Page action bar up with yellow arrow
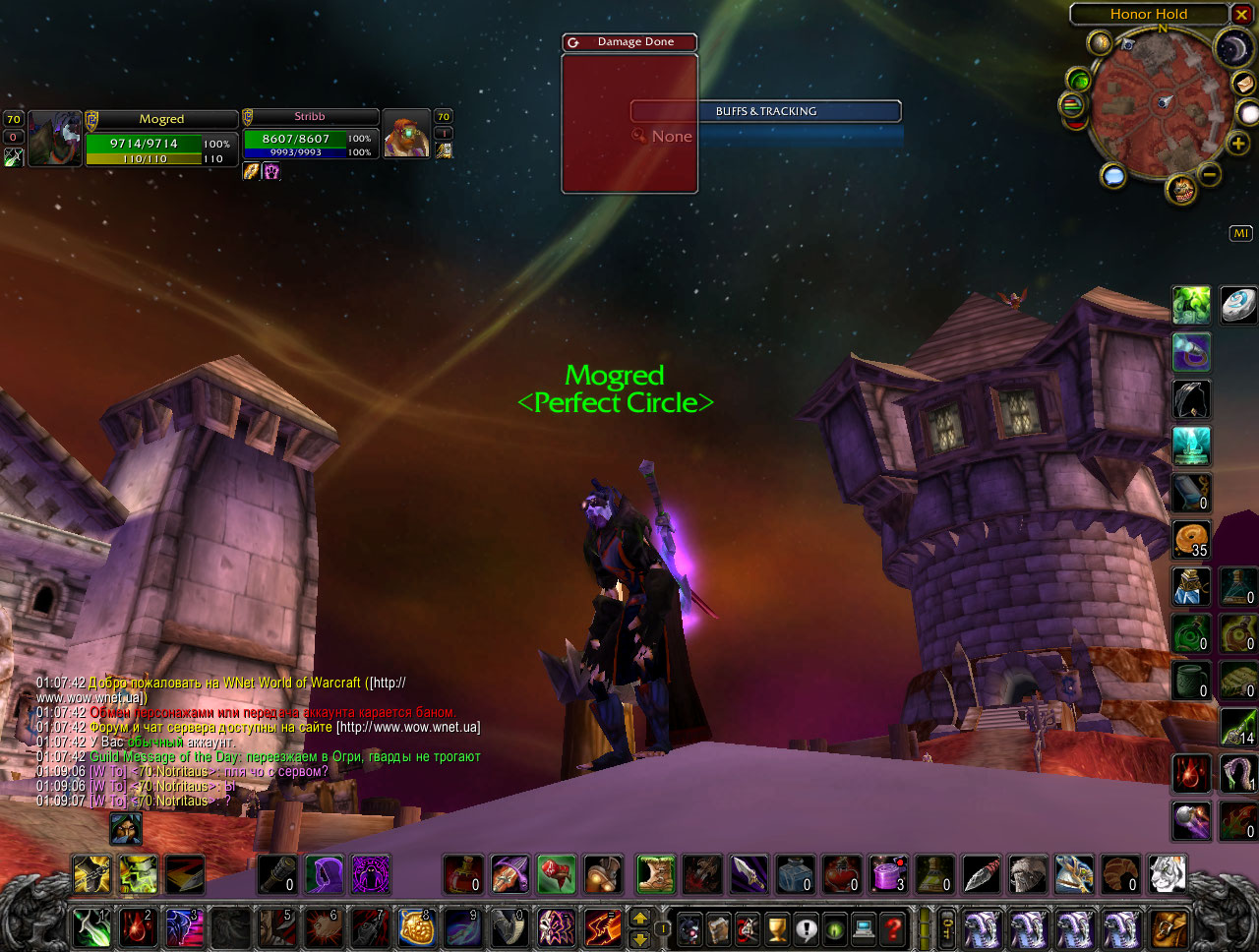1259x952 pixels. (639, 919)
